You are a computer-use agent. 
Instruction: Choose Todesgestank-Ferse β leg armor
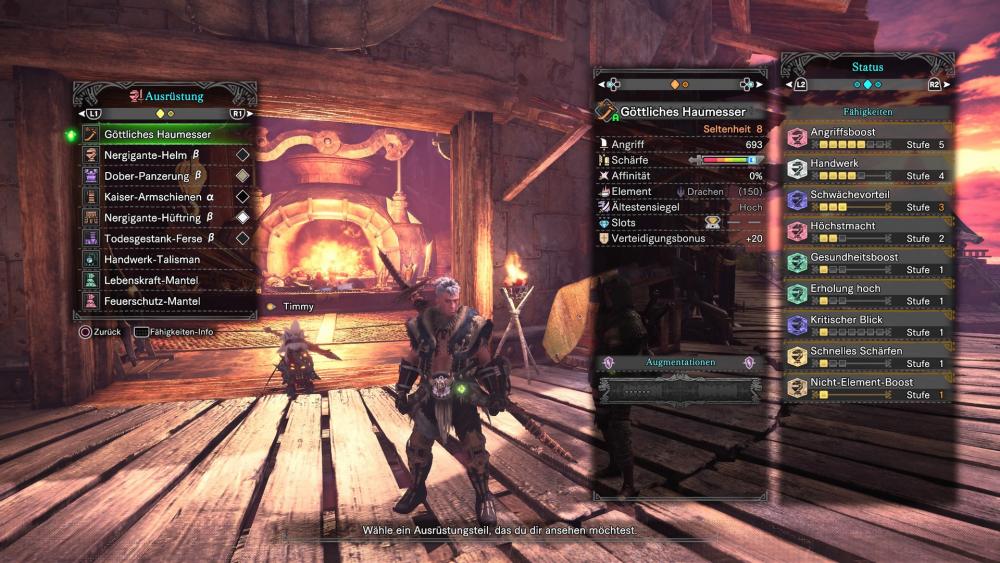tap(160, 239)
